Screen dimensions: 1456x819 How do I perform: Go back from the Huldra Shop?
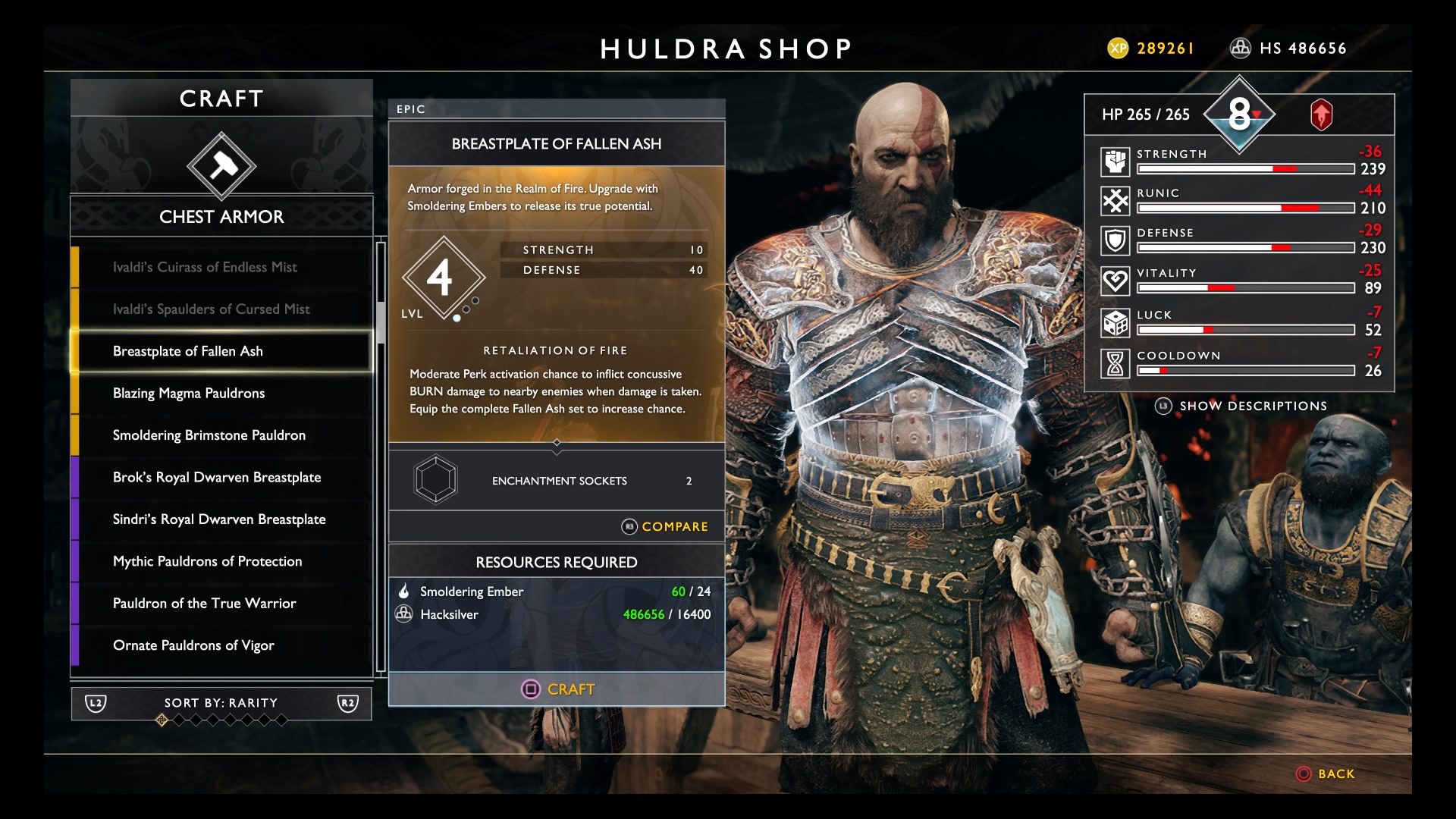pyautogui.click(x=1326, y=774)
